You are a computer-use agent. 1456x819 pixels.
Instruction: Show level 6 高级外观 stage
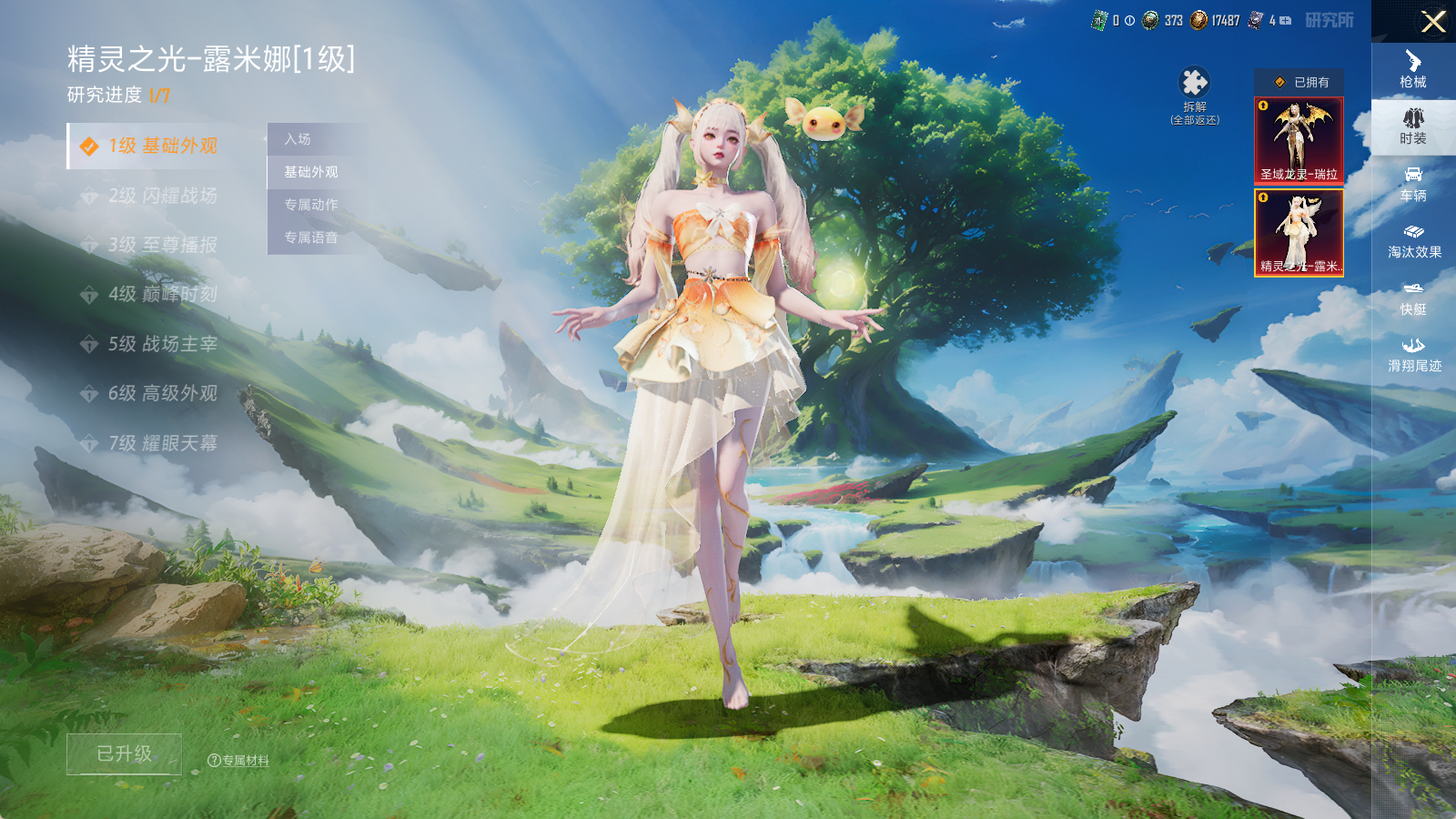click(x=162, y=393)
